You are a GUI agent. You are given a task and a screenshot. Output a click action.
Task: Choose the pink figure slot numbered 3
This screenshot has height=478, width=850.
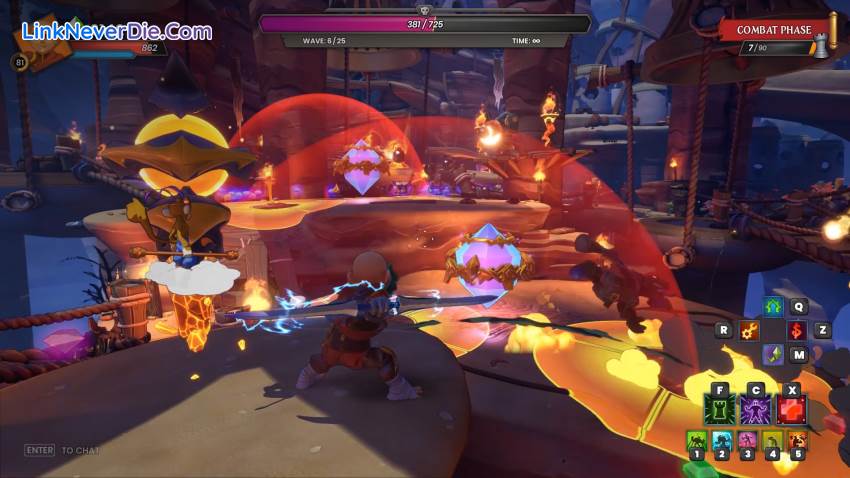pos(746,441)
